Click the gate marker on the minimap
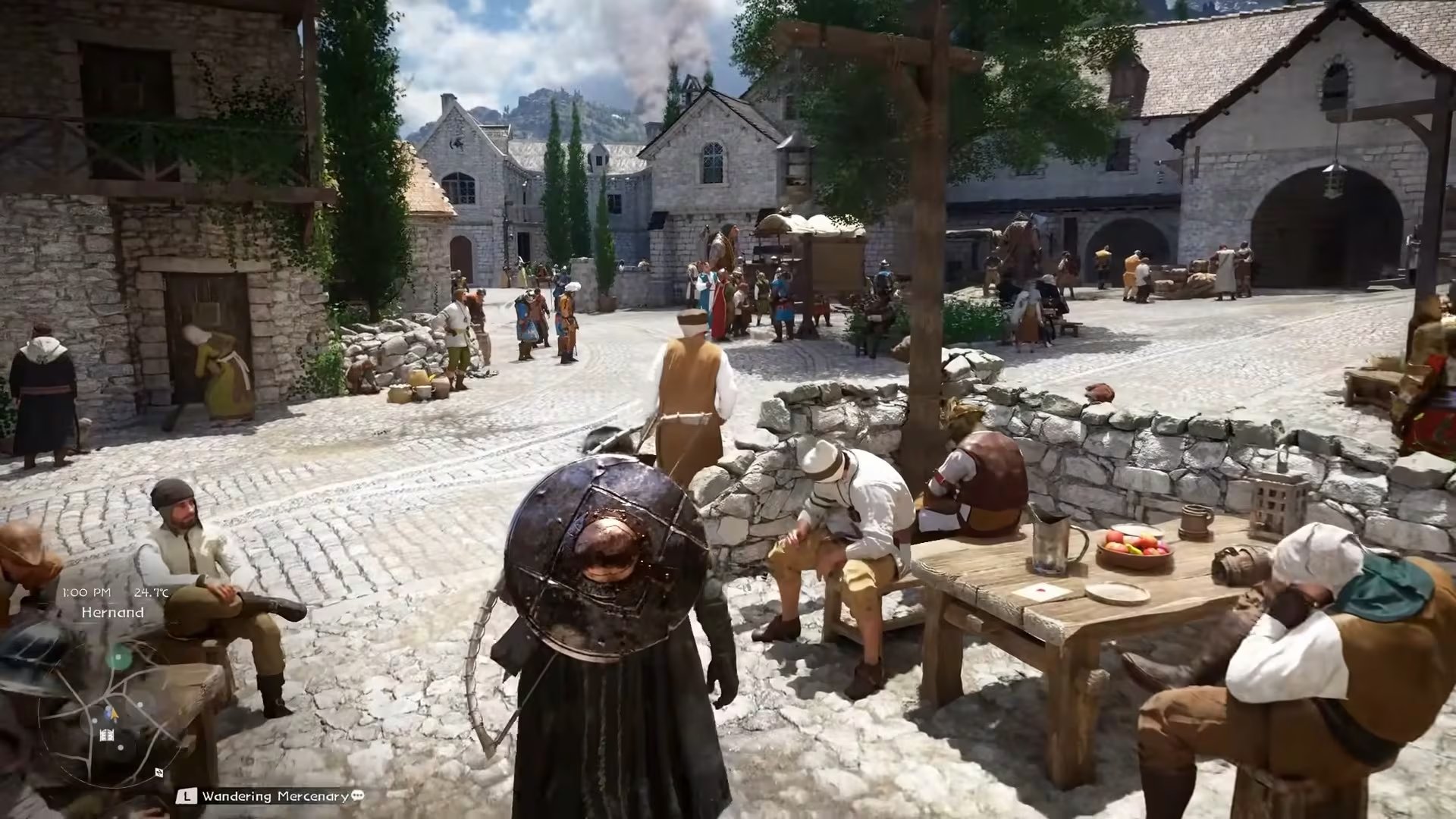Image resolution: width=1456 pixels, height=819 pixels. (x=107, y=734)
